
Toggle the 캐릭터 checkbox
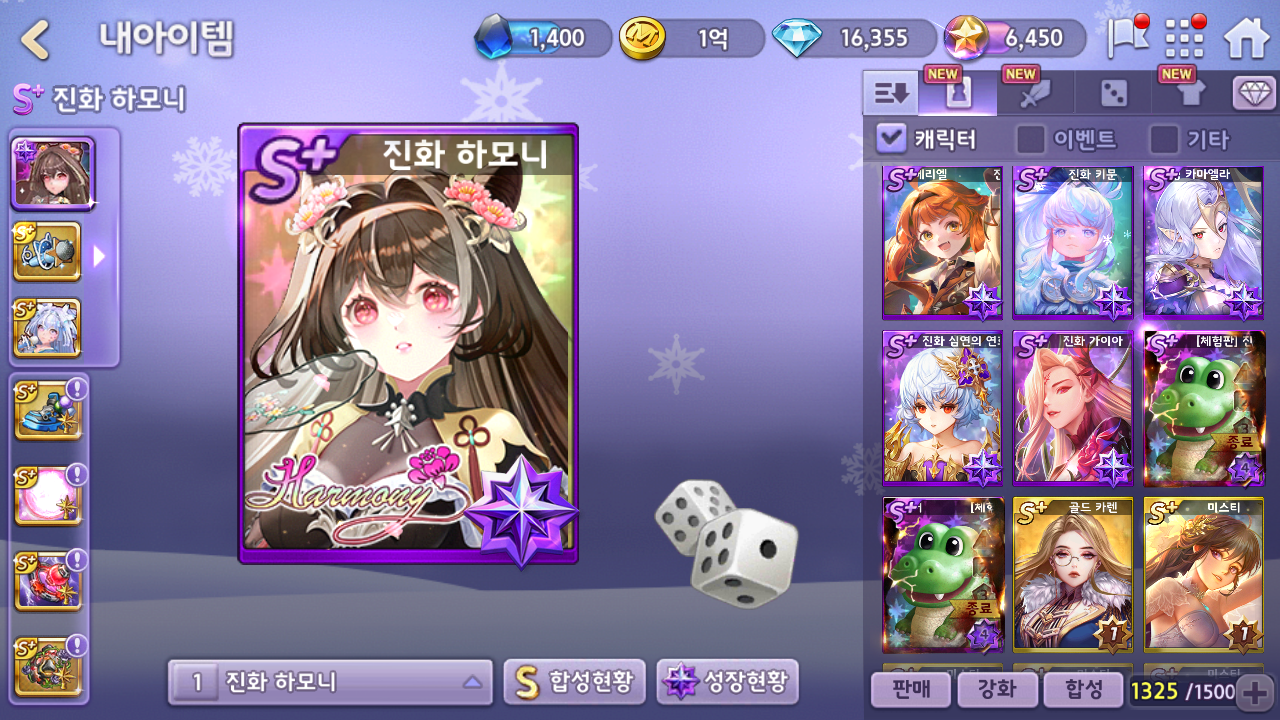tap(890, 139)
